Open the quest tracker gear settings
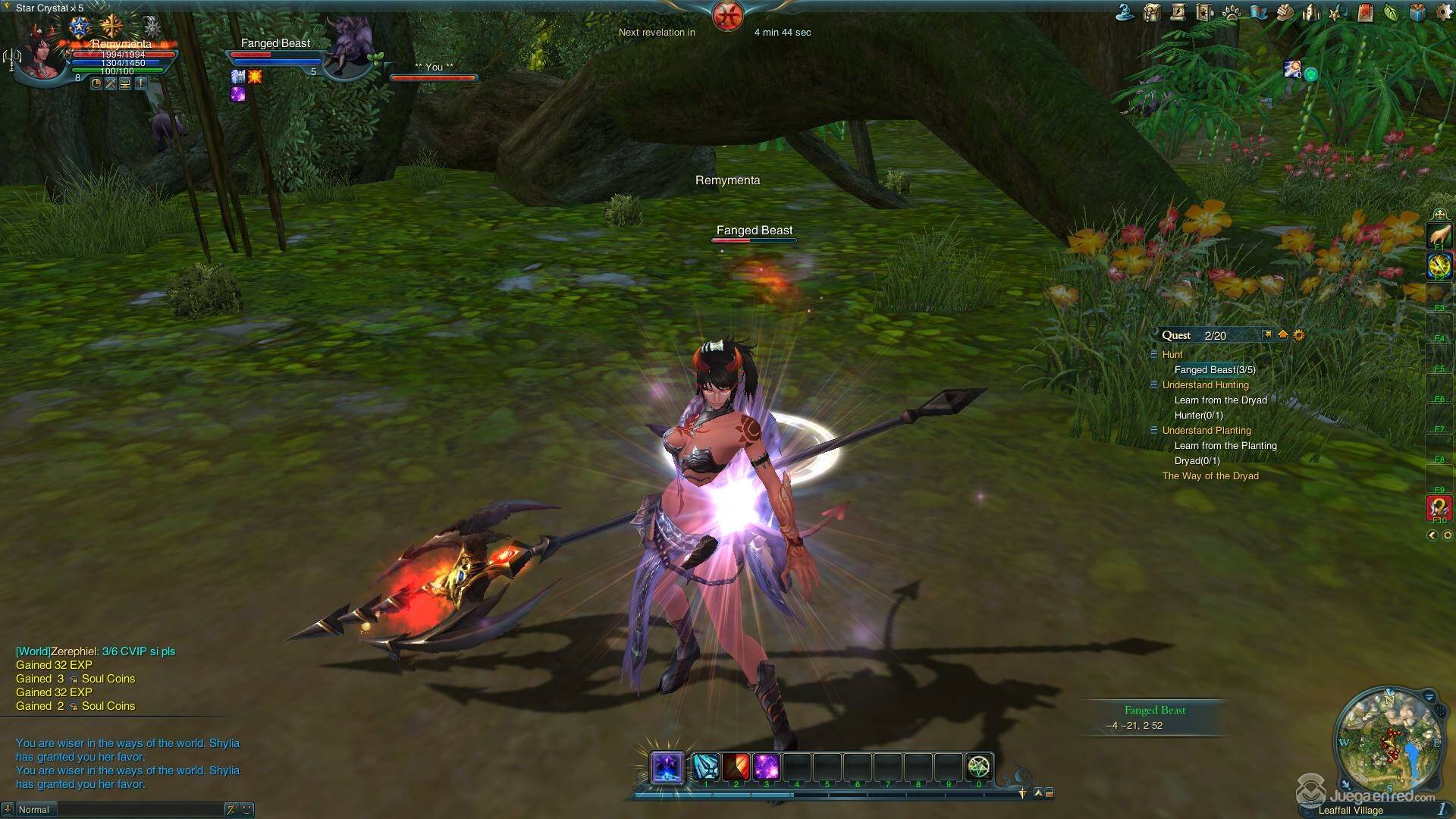The width and height of the screenshot is (1456, 819). pyautogui.click(x=1299, y=335)
